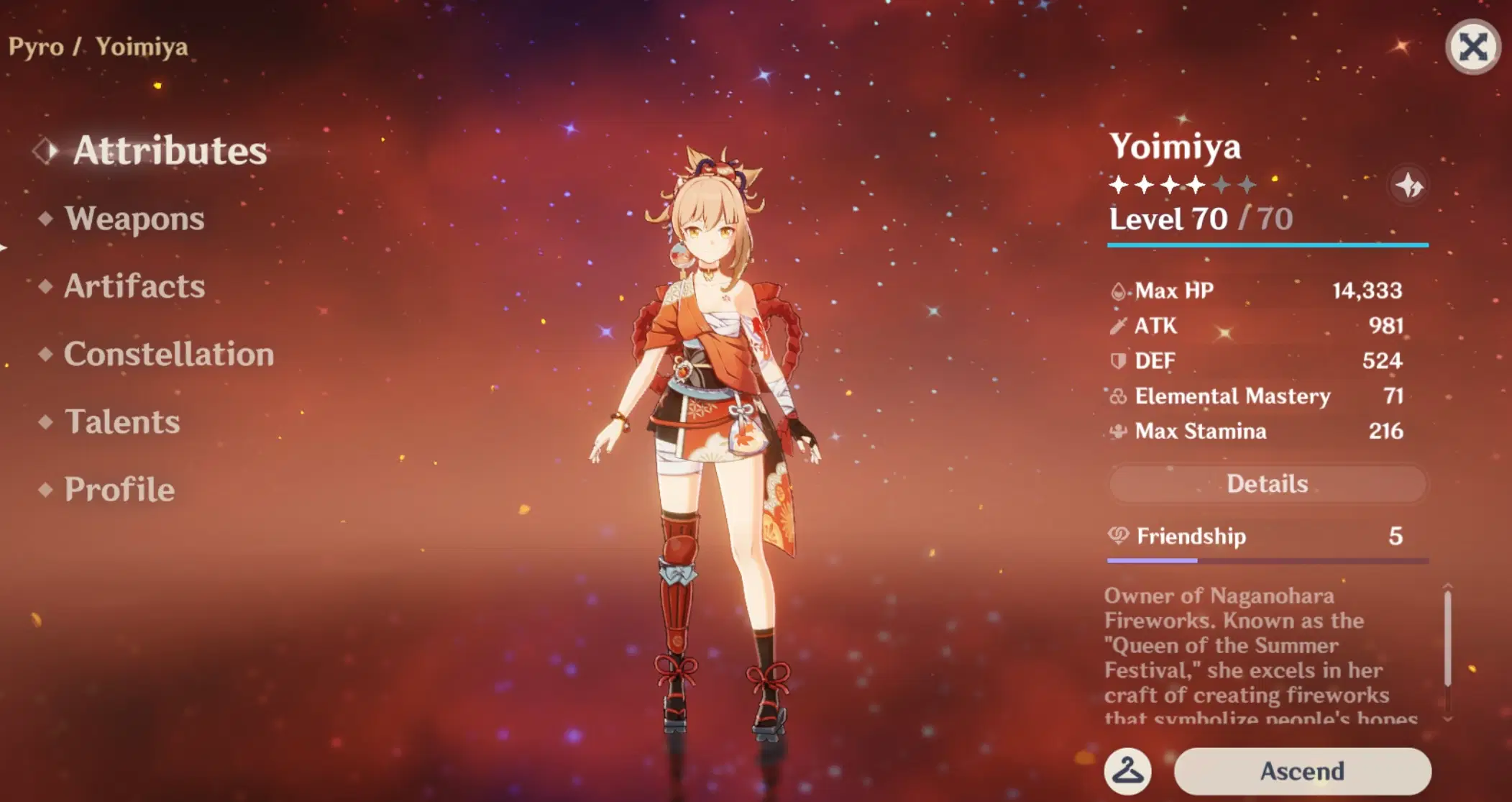The width and height of the screenshot is (1512, 802).
Task: Open the Talents section
Action: click(122, 422)
